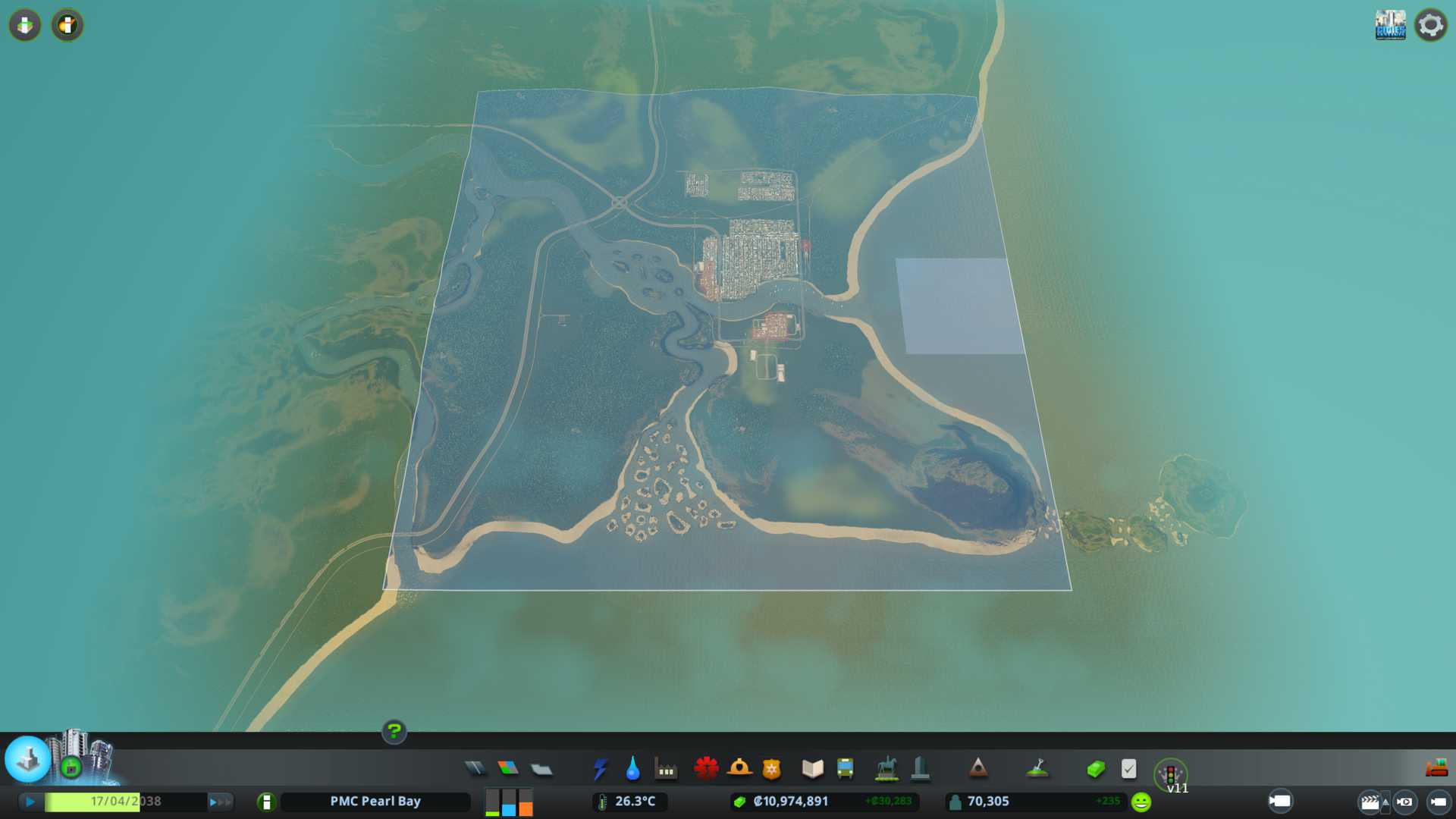This screenshot has height=819, width=1456.
Task: Open the Economy green money panel
Action: tap(1096, 769)
